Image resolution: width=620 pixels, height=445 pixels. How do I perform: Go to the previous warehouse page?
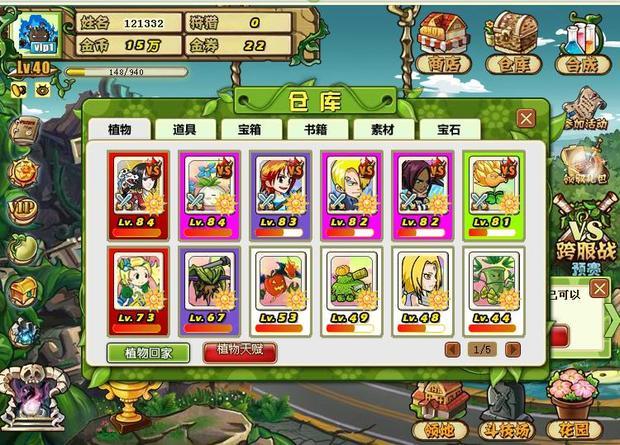coord(452,349)
